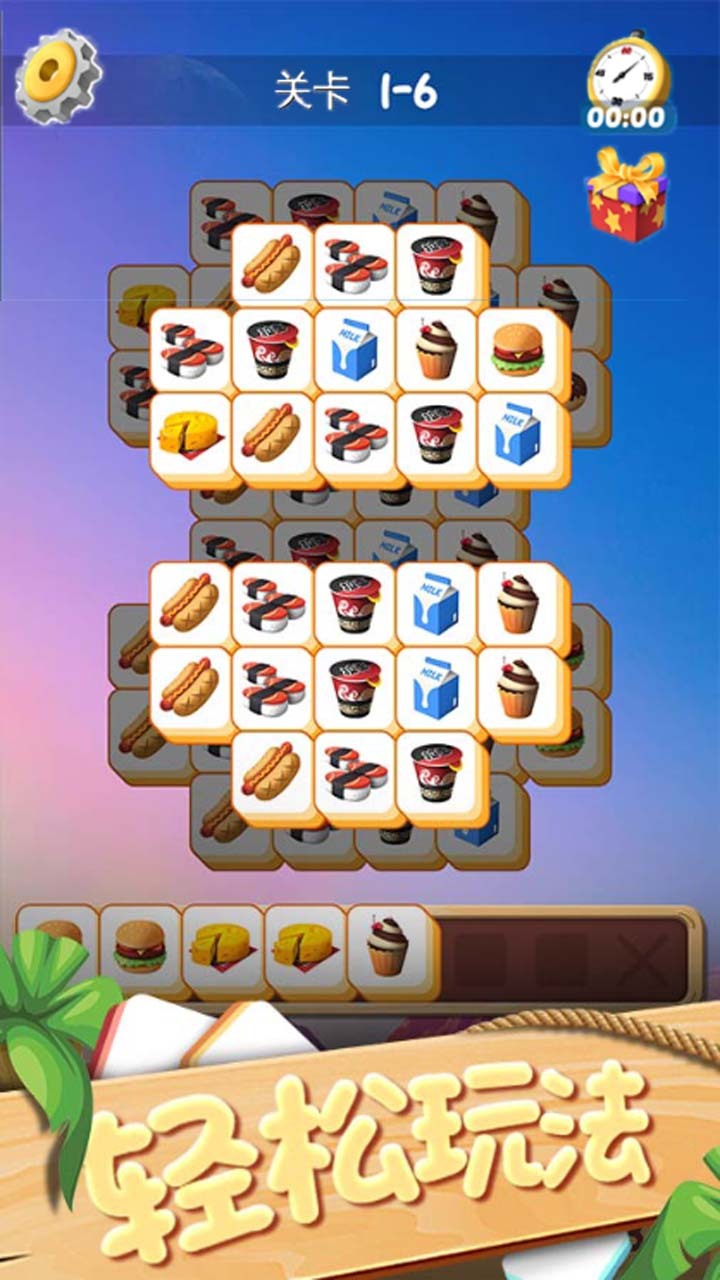720x1280 pixels.
Task: Open settings with the gear icon
Action: click(56, 76)
